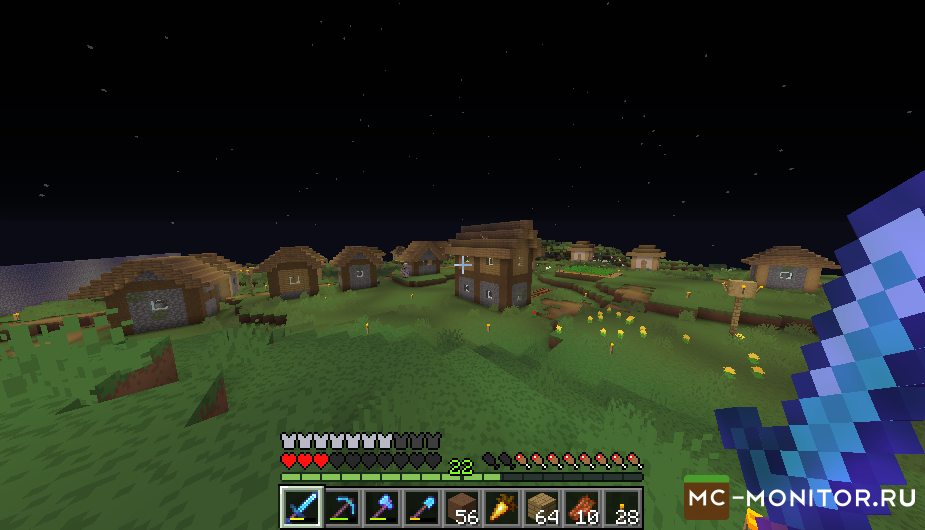Select the diamond sword hotbar slot
This screenshot has height=530, width=925.
pyautogui.click(x=301, y=507)
